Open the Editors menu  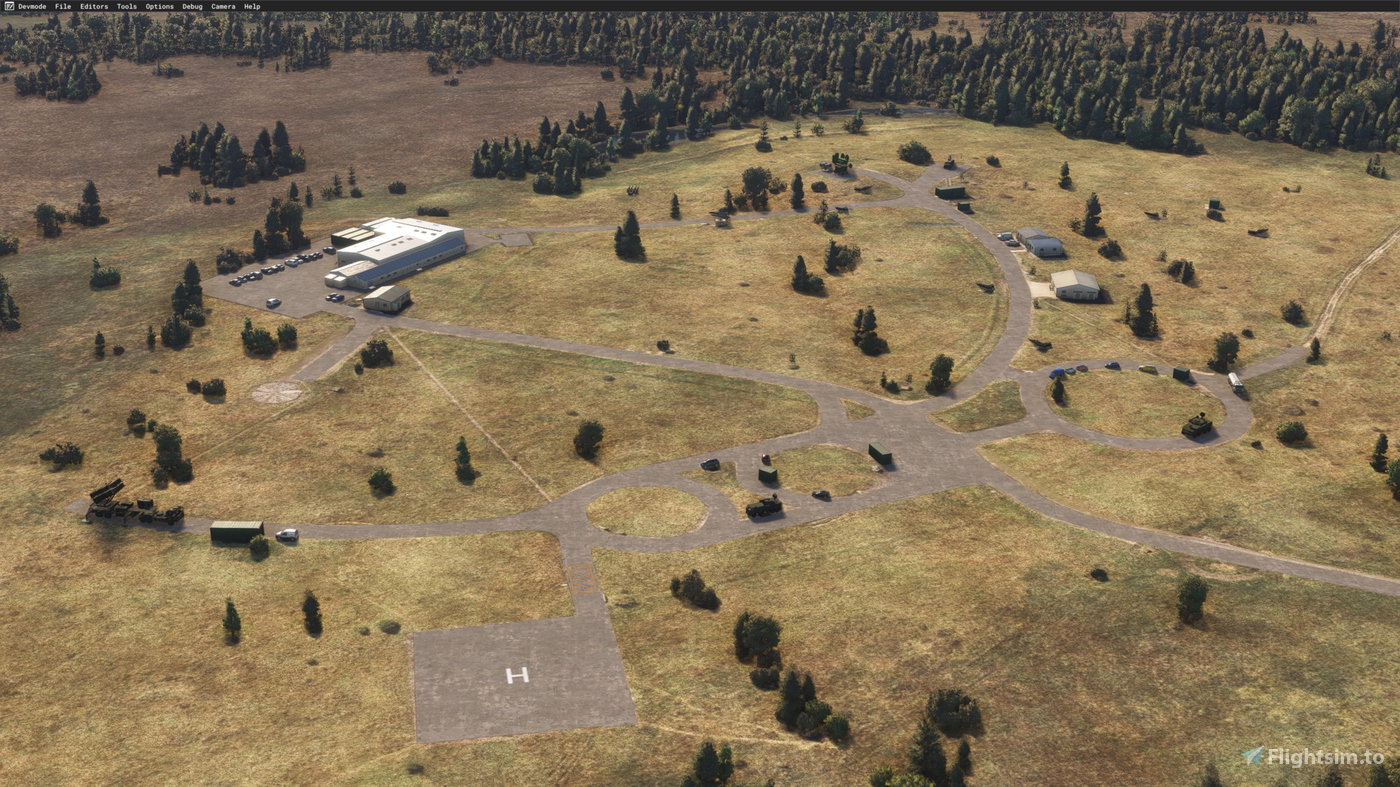94,6
